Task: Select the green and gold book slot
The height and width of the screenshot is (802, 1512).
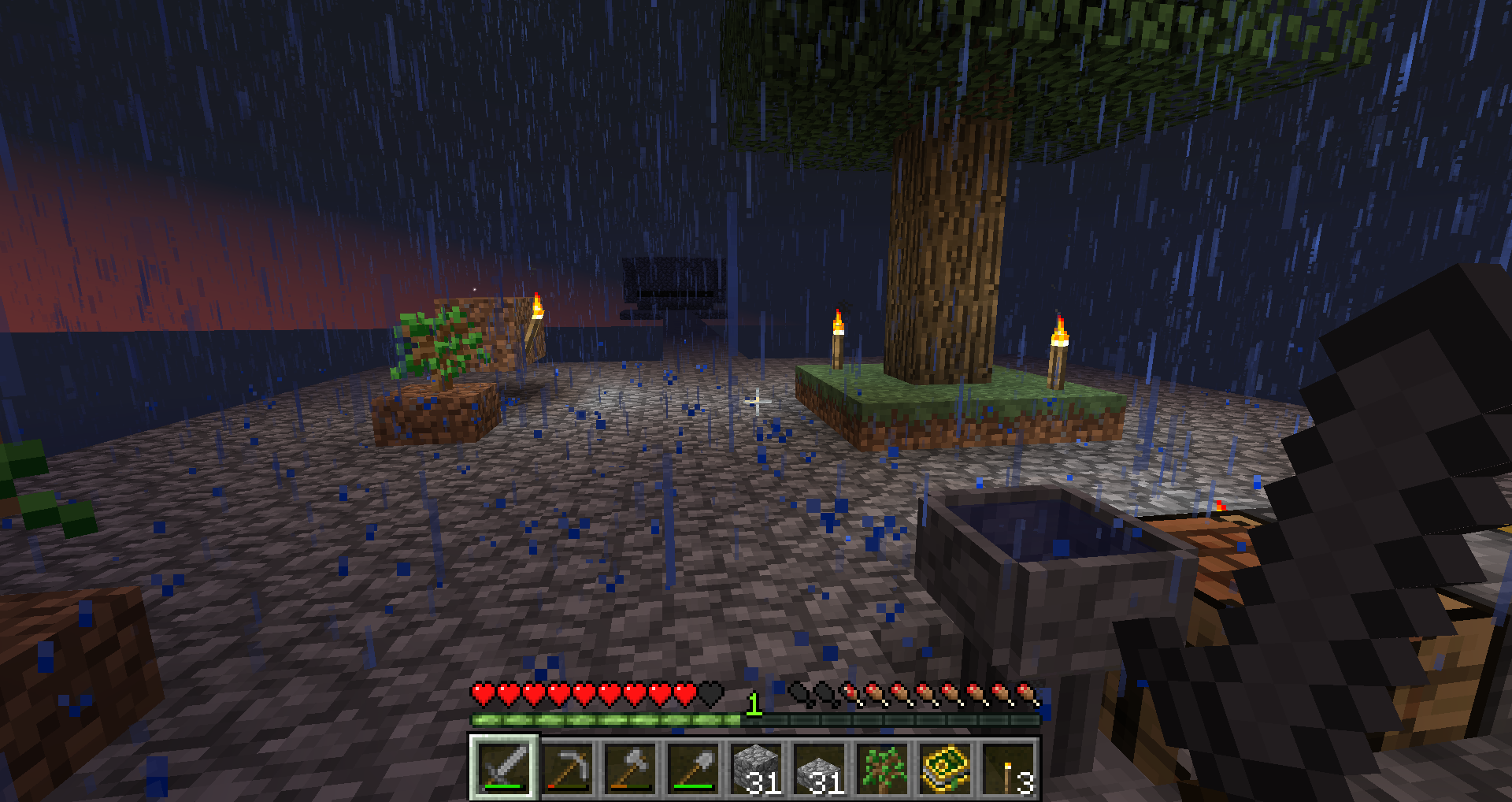Action: (x=946, y=768)
